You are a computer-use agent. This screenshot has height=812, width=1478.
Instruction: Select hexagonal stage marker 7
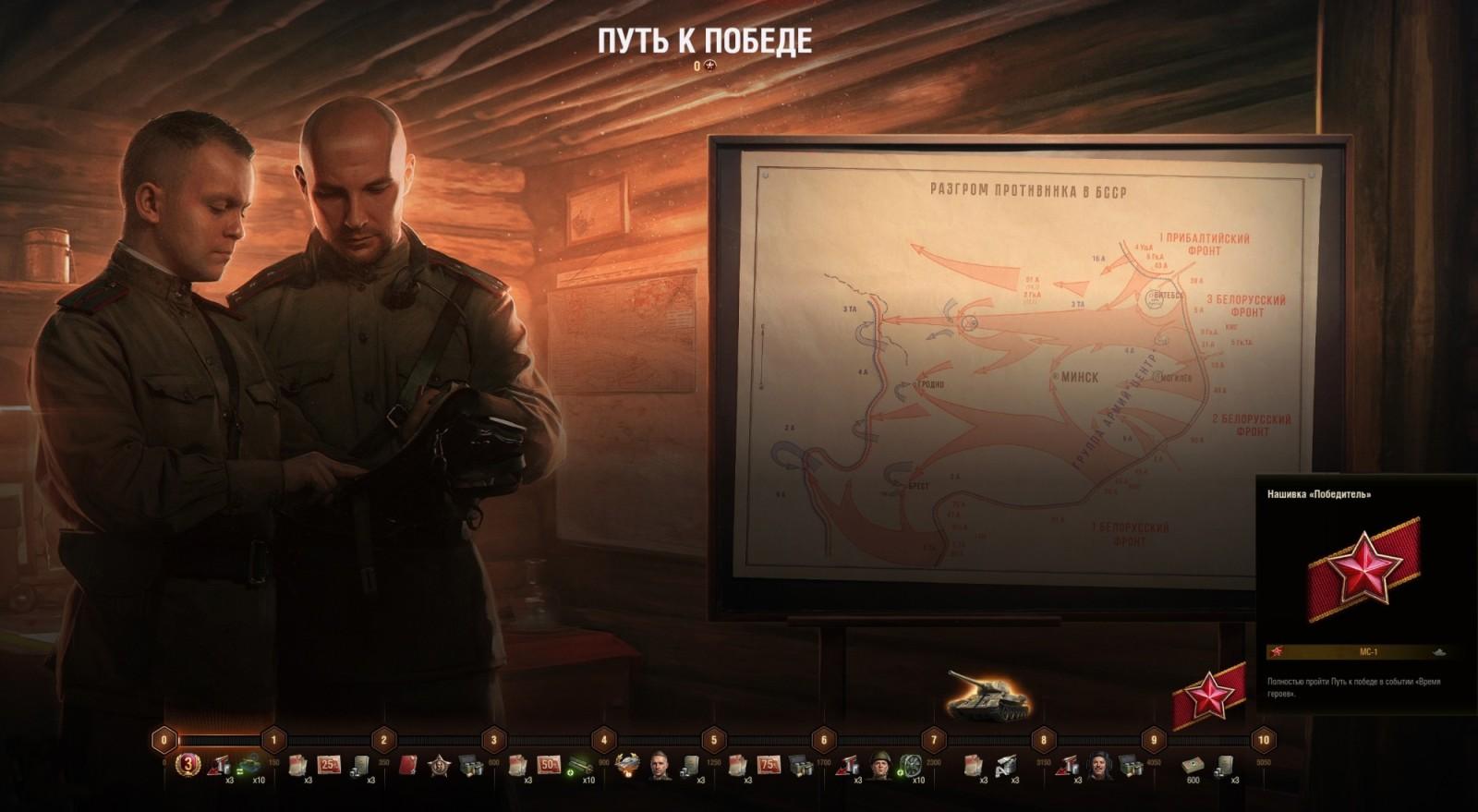(935, 739)
